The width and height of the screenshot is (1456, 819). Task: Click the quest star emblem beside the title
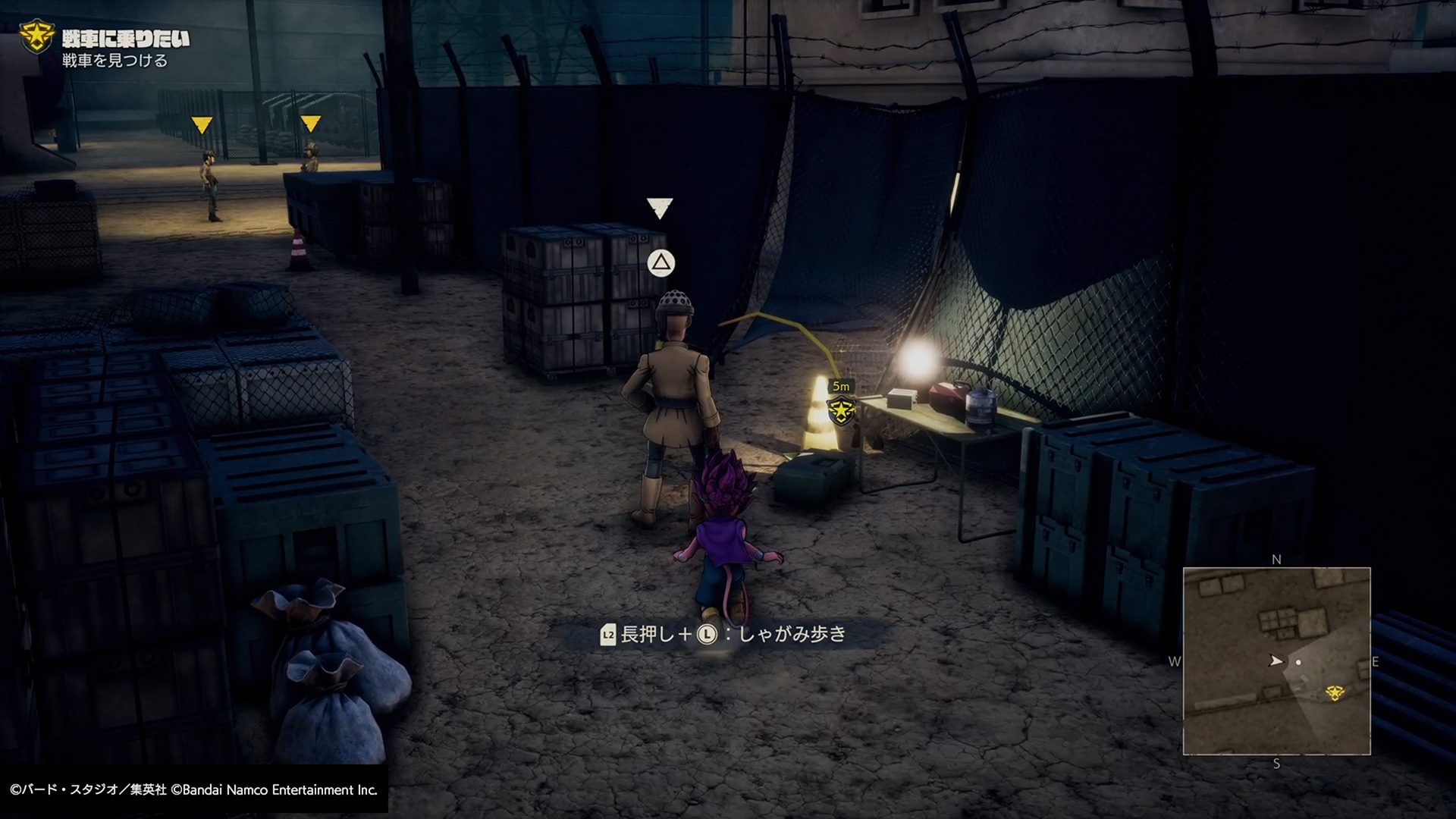click(36, 36)
